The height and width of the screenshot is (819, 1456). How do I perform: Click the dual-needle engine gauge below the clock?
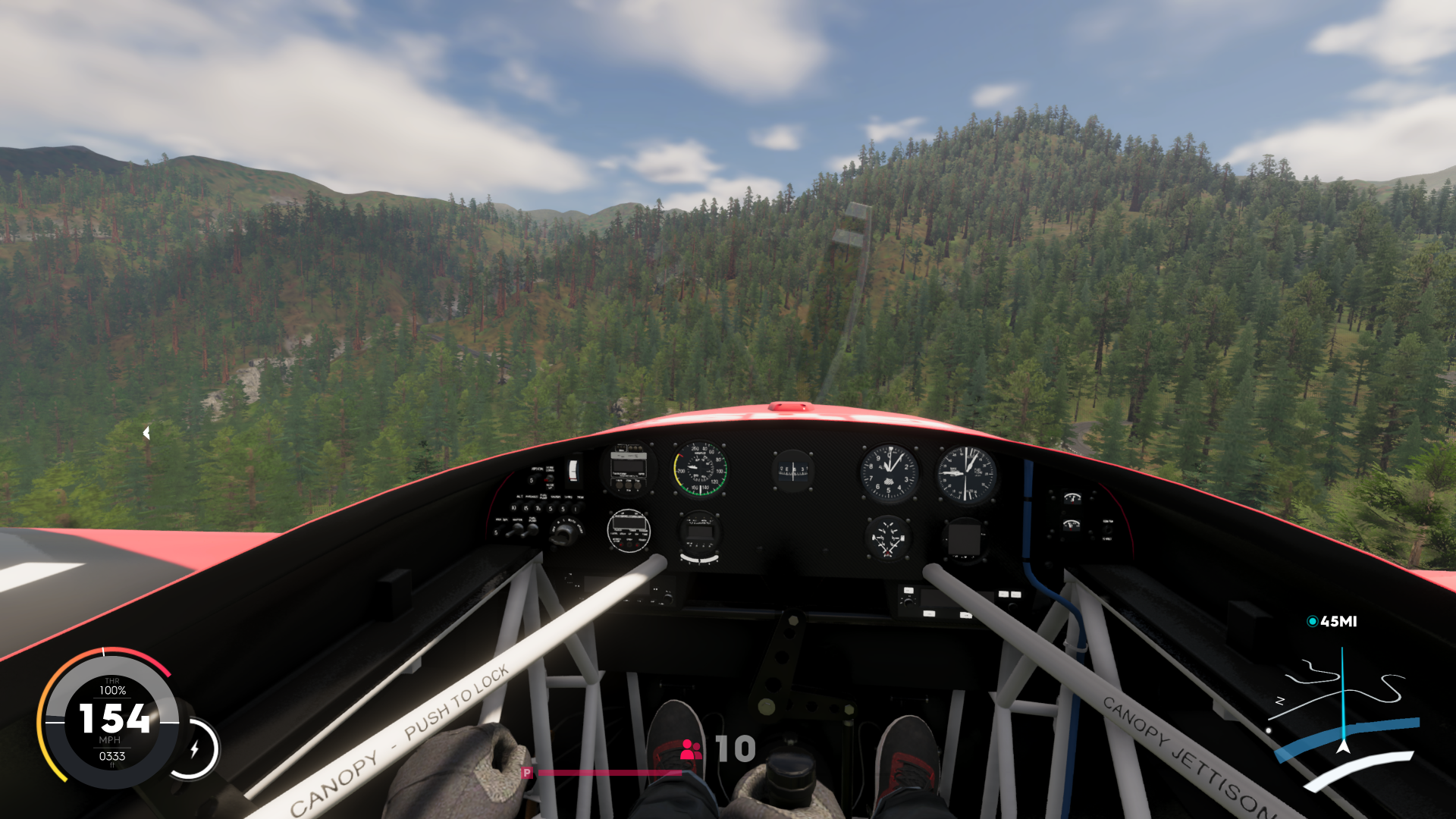click(x=888, y=538)
